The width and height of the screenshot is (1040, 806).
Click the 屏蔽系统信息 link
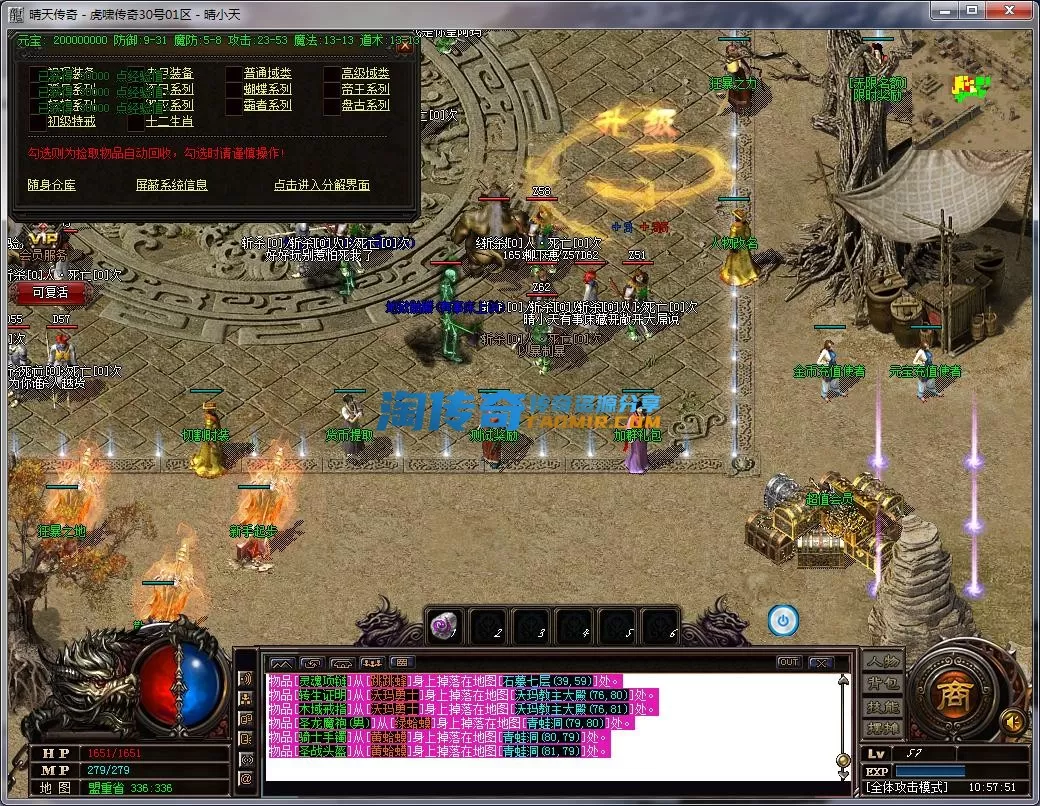(x=172, y=185)
